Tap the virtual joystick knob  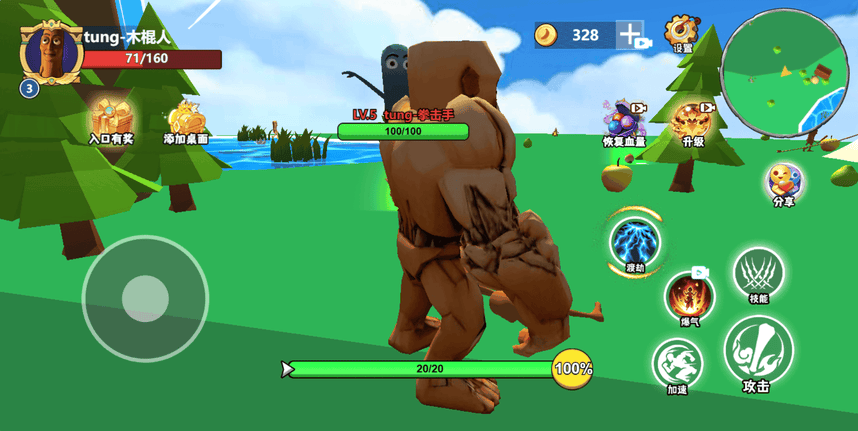(x=145, y=297)
